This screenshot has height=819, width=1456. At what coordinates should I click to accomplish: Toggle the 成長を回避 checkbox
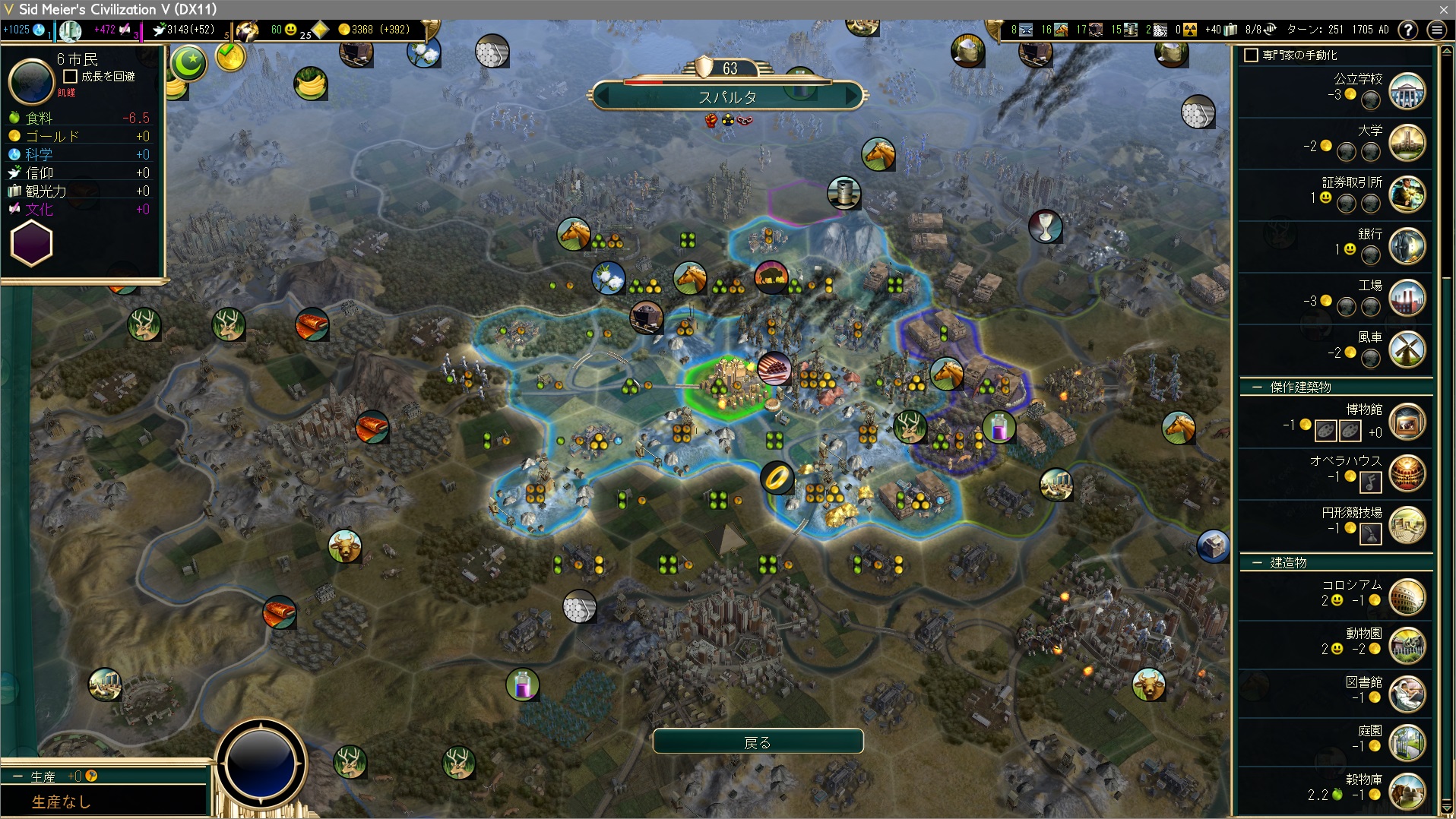coord(71,77)
